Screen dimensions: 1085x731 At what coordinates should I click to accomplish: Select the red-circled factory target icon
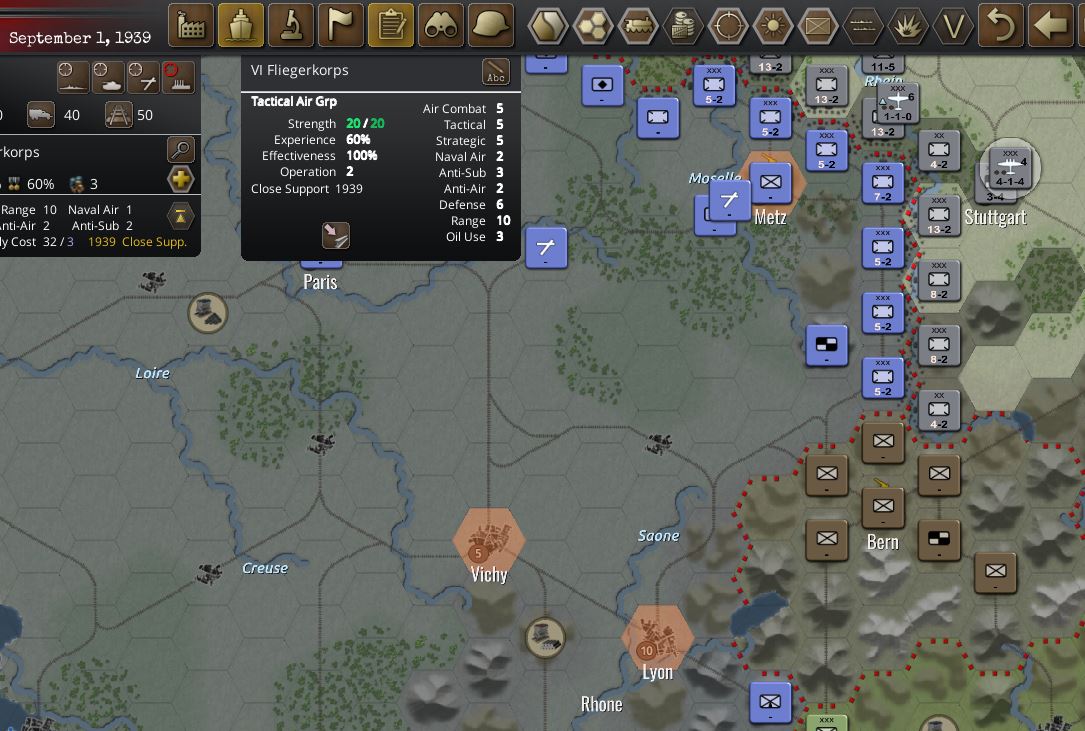179,76
